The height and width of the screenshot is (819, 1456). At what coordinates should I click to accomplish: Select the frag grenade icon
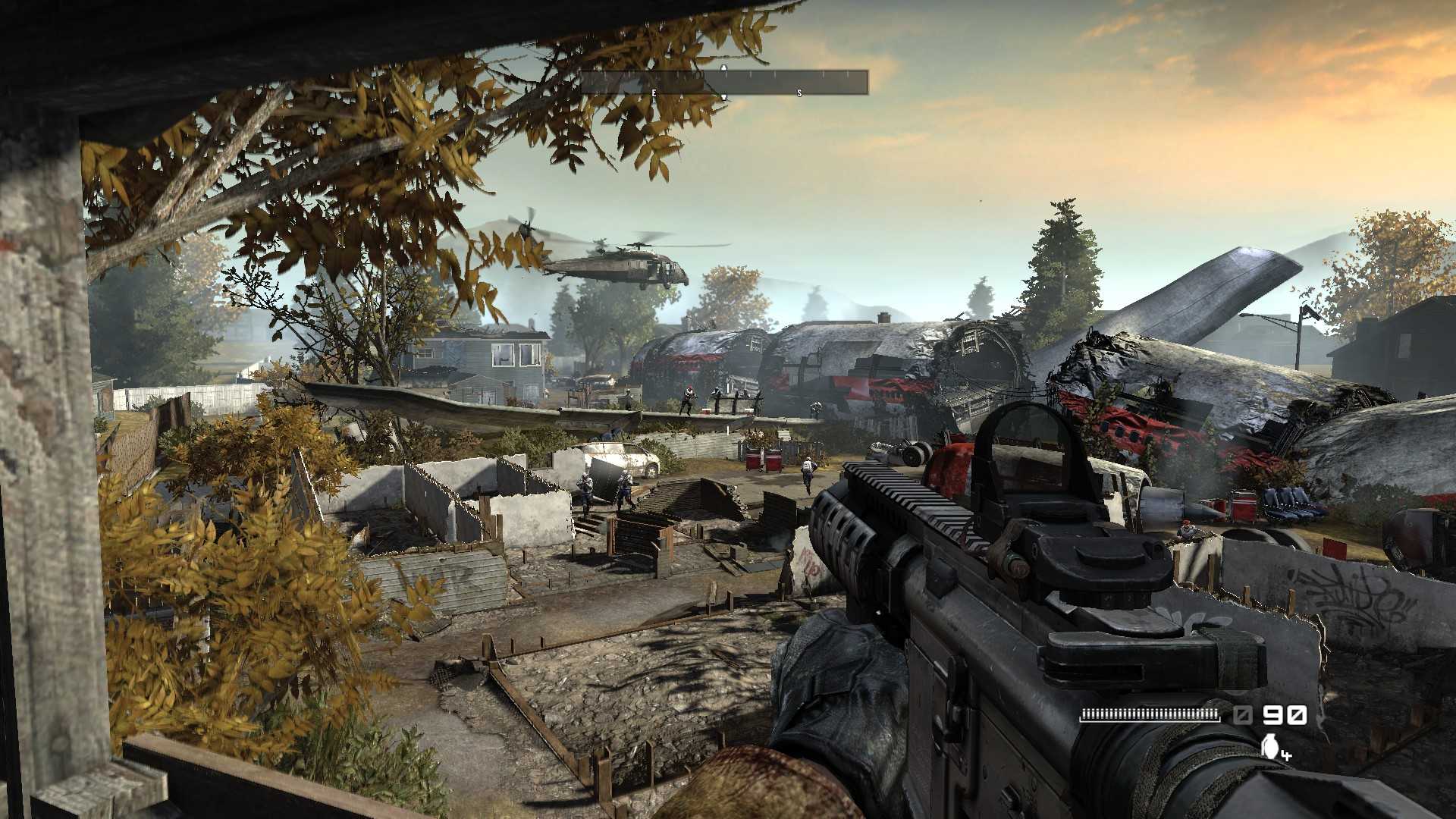pos(1269,746)
